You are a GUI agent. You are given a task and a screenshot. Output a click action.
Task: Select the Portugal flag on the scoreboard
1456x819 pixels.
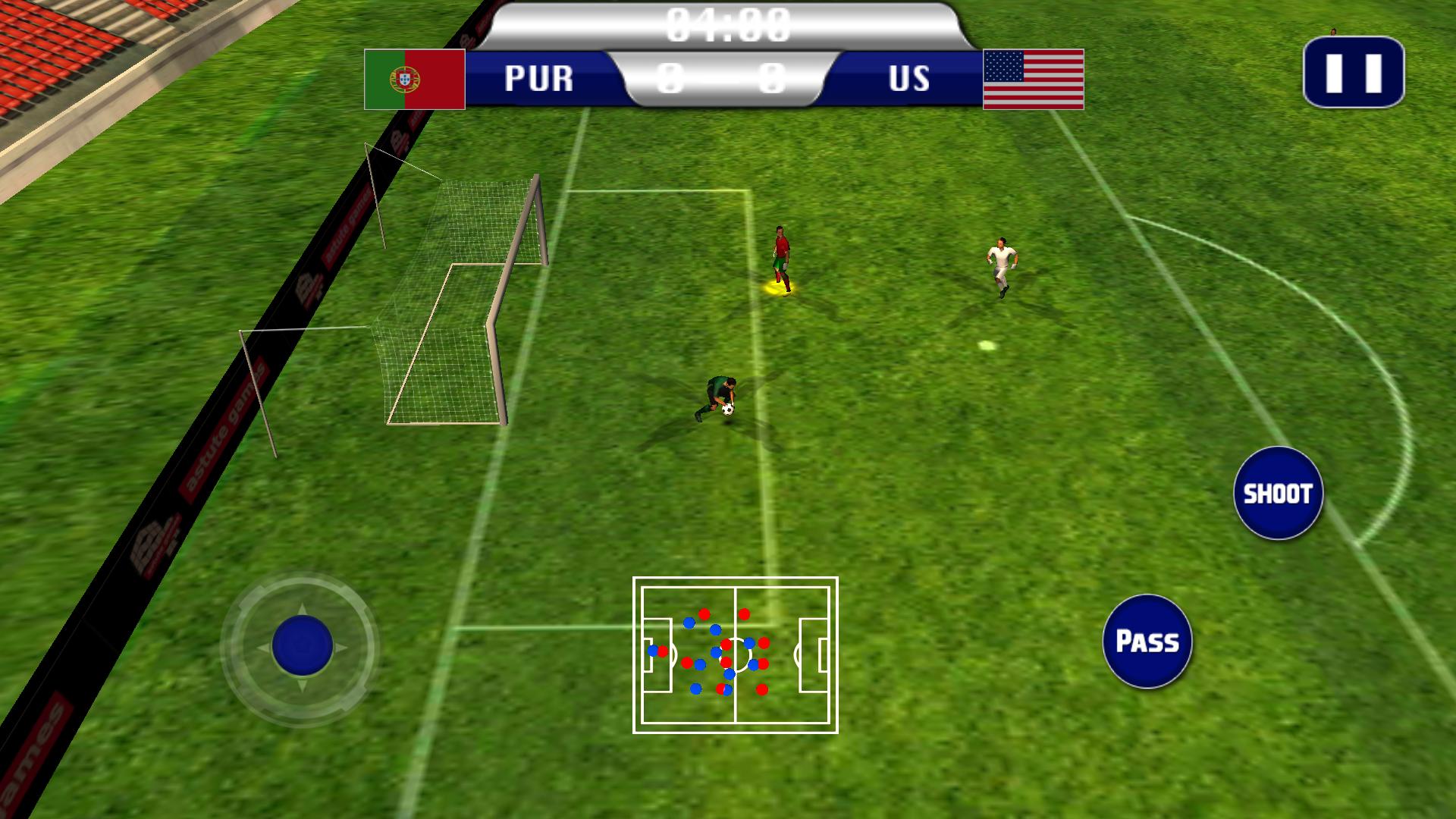pyautogui.click(x=416, y=80)
